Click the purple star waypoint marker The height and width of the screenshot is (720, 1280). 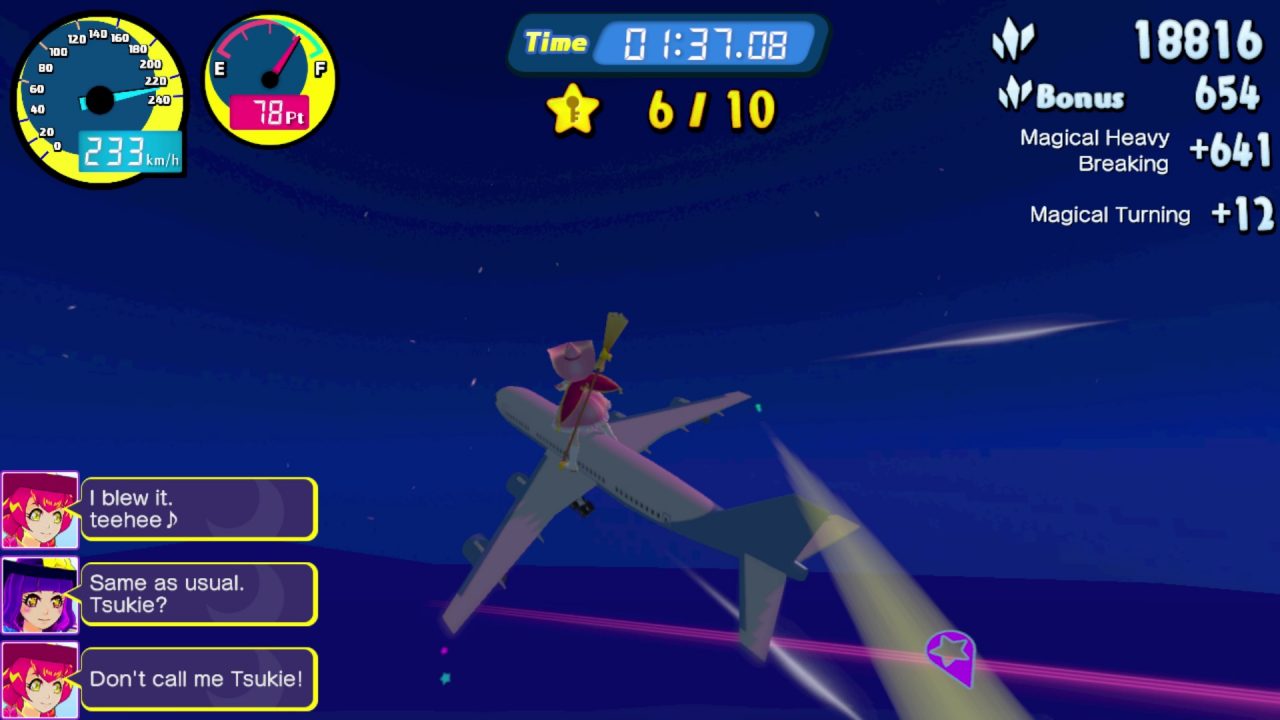(x=950, y=655)
